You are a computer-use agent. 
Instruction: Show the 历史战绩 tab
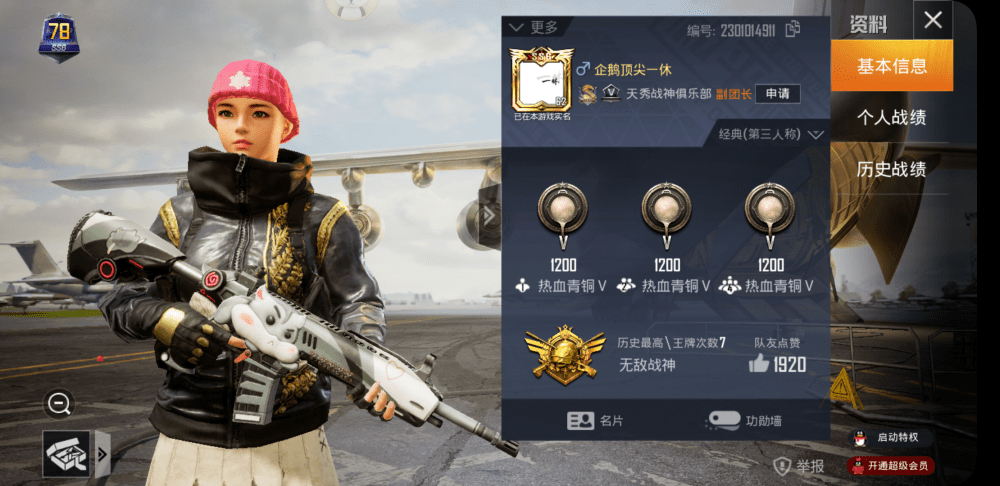tap(891, 169)
